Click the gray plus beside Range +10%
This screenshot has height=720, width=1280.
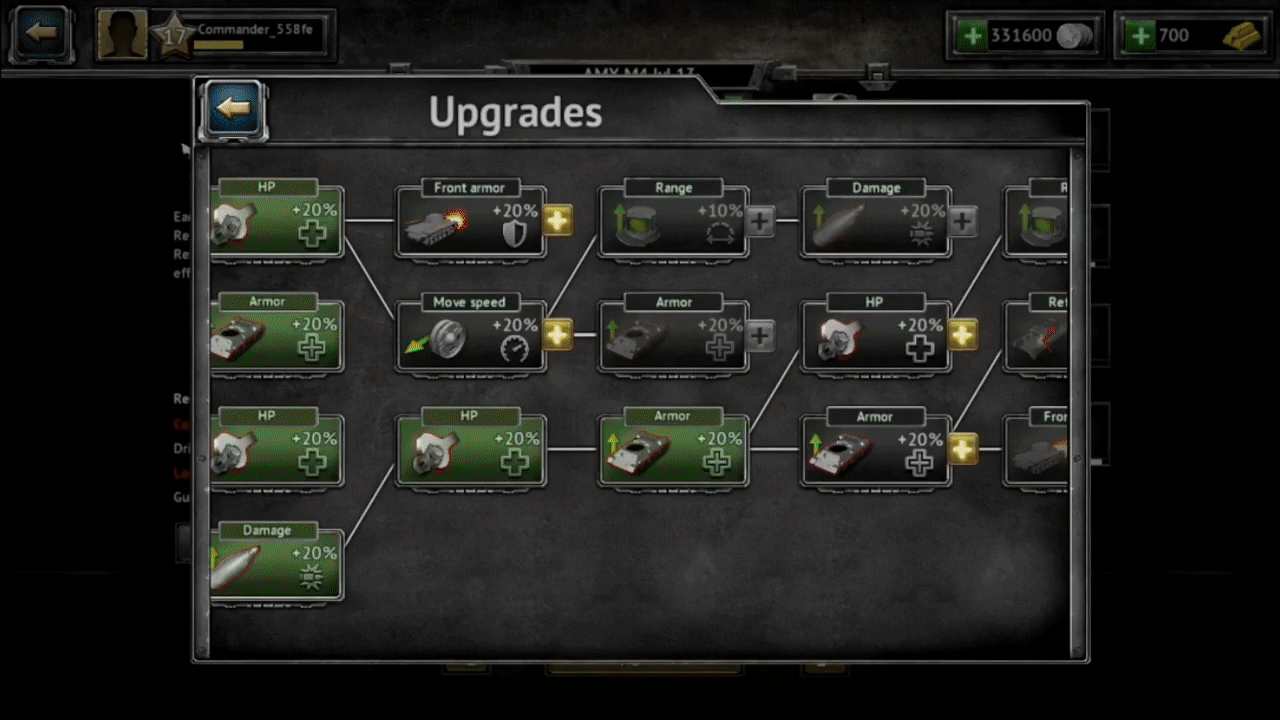pyautogui.click(x=760, y=221)
